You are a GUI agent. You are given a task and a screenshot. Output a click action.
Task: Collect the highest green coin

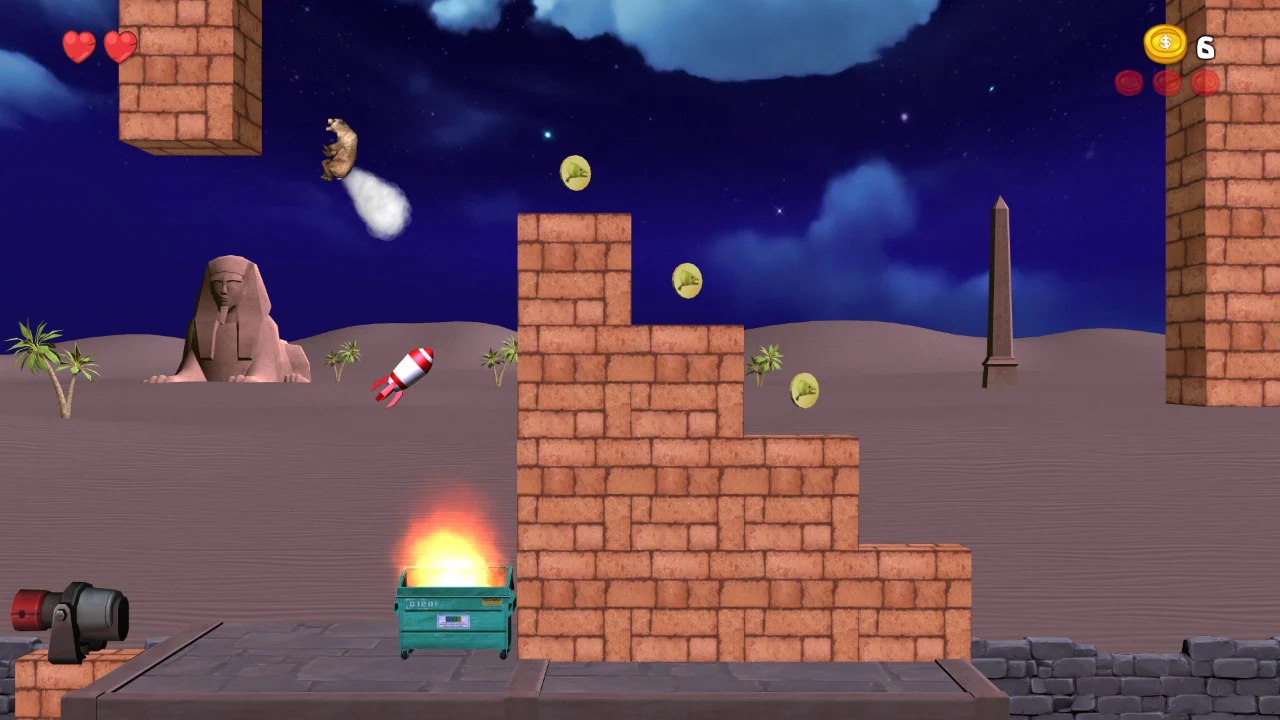pos(575,172)
